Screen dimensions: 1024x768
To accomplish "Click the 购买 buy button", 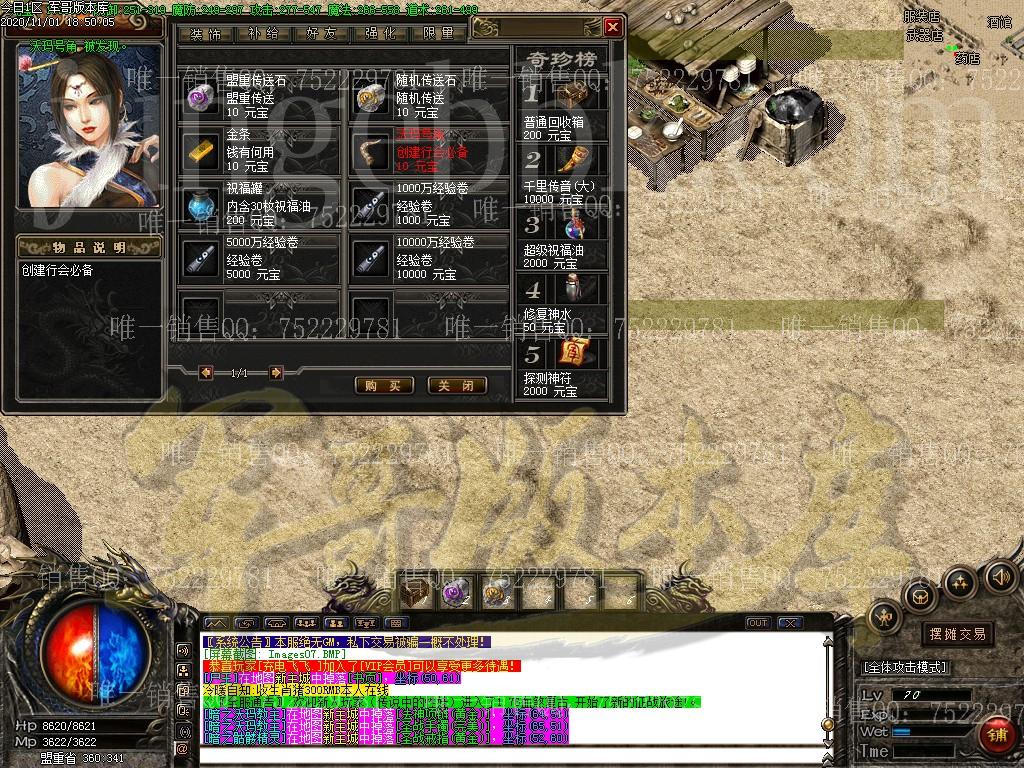I will click(384, 385).
